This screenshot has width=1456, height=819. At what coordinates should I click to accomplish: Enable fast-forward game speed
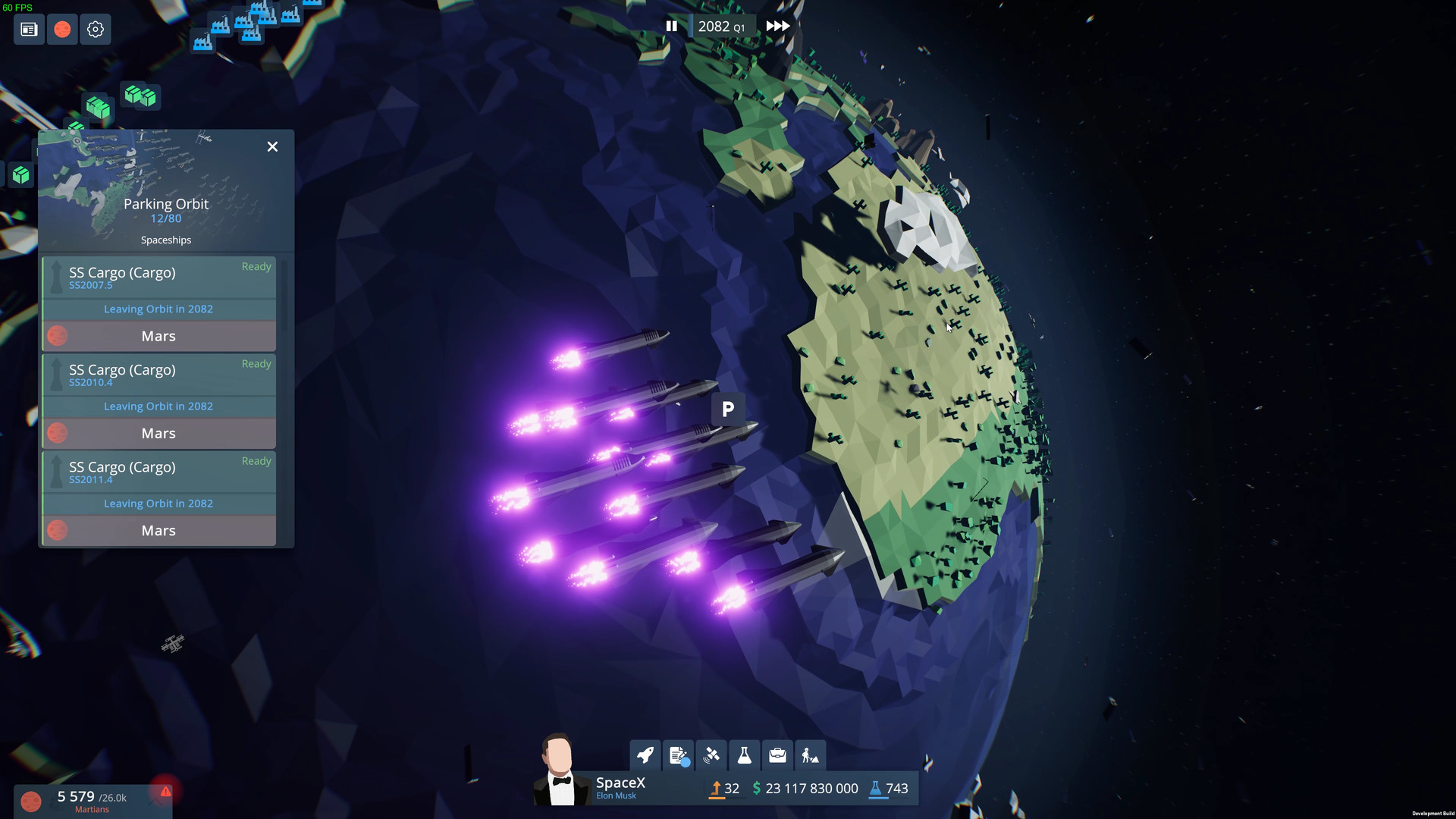(x=777, y=25)
